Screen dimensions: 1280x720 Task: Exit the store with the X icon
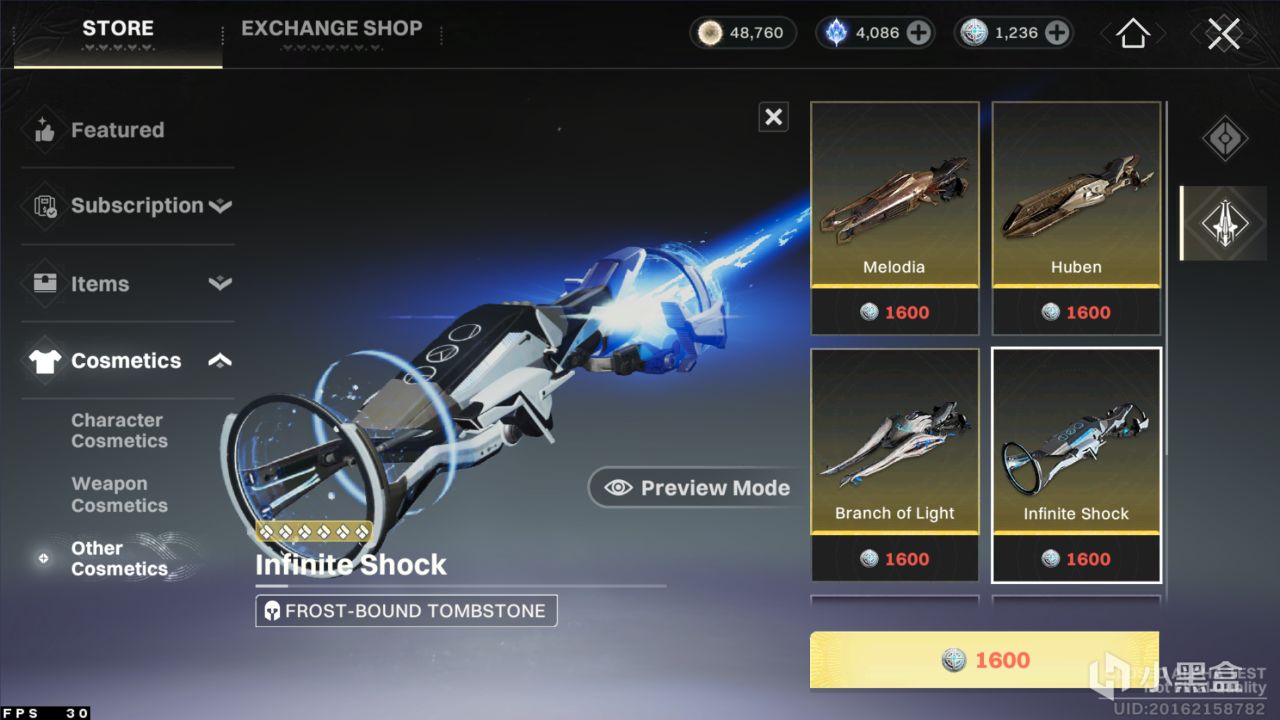point(1223,34)
